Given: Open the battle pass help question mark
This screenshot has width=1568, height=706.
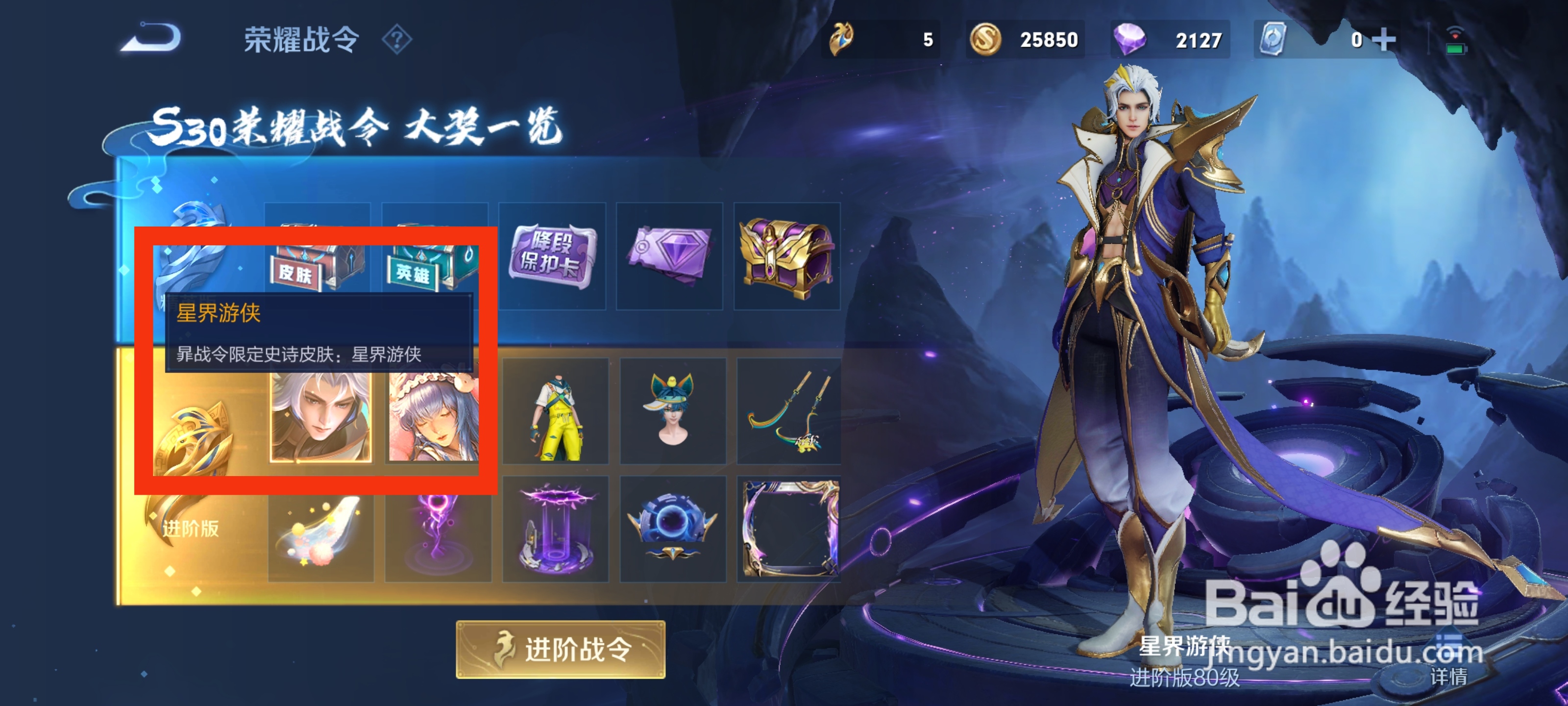Looking at the screenshot, I should (x=397, y=40).
